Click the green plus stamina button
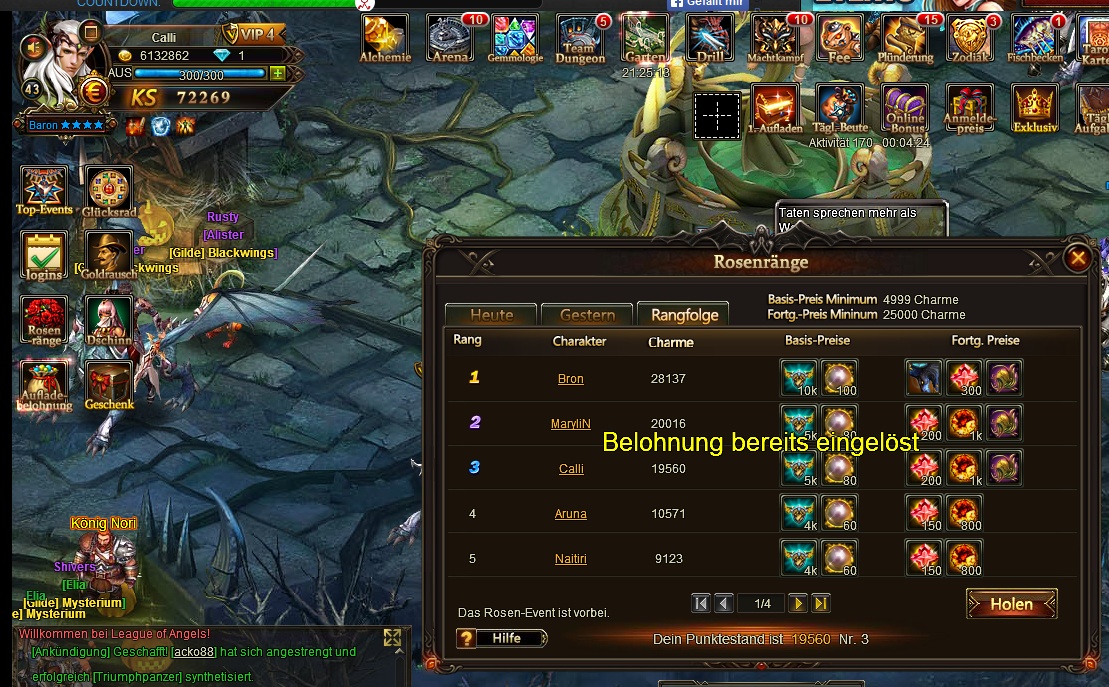Image resolution: width=1109 pixels, height=687 pixels. 277,73
